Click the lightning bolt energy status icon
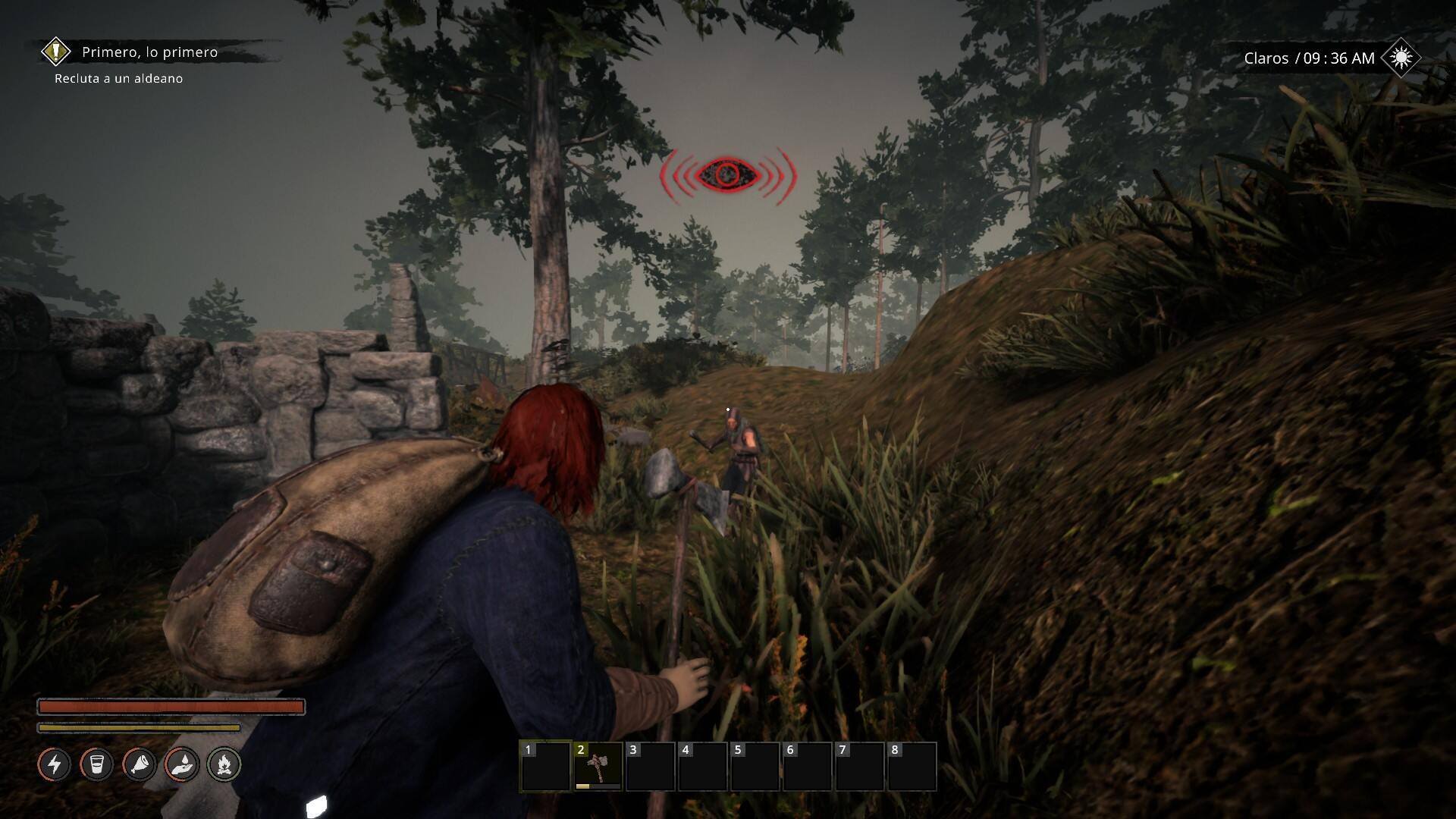Image resolution: width=1456 pixels, height=819 pixels. (x=55, y=764)
